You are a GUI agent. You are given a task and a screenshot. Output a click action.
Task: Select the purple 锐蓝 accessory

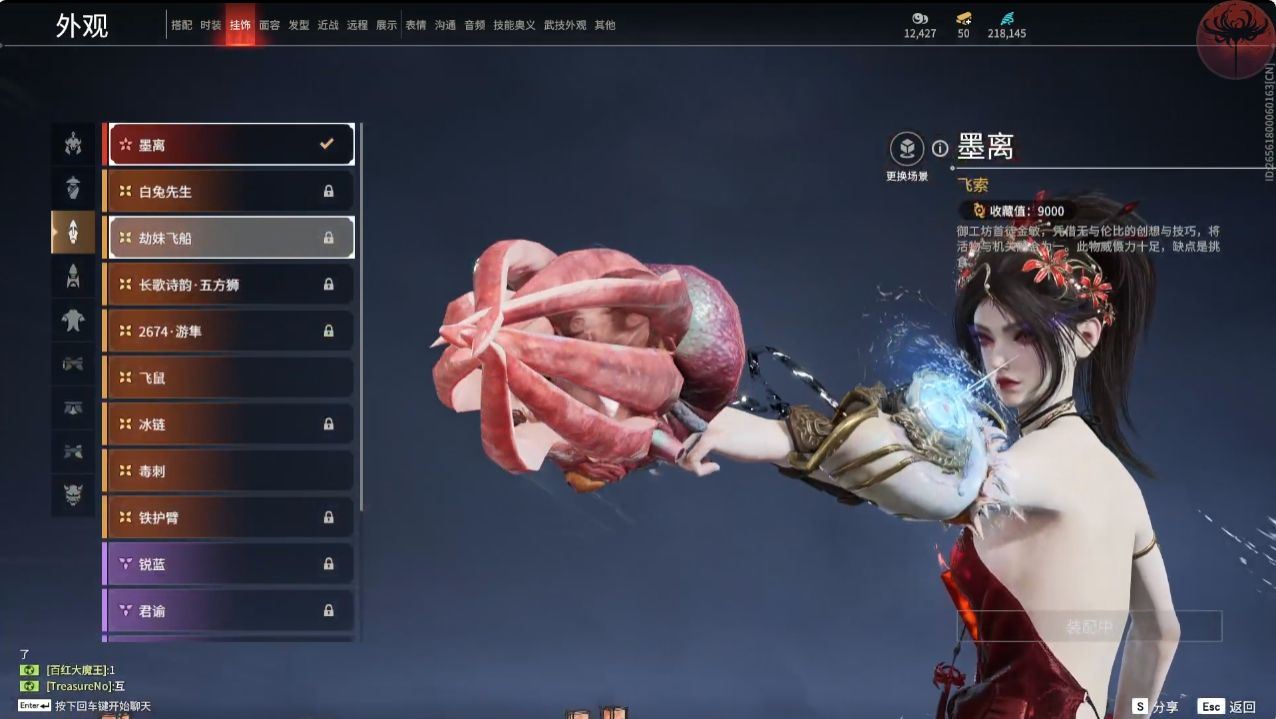pos(230,564)
